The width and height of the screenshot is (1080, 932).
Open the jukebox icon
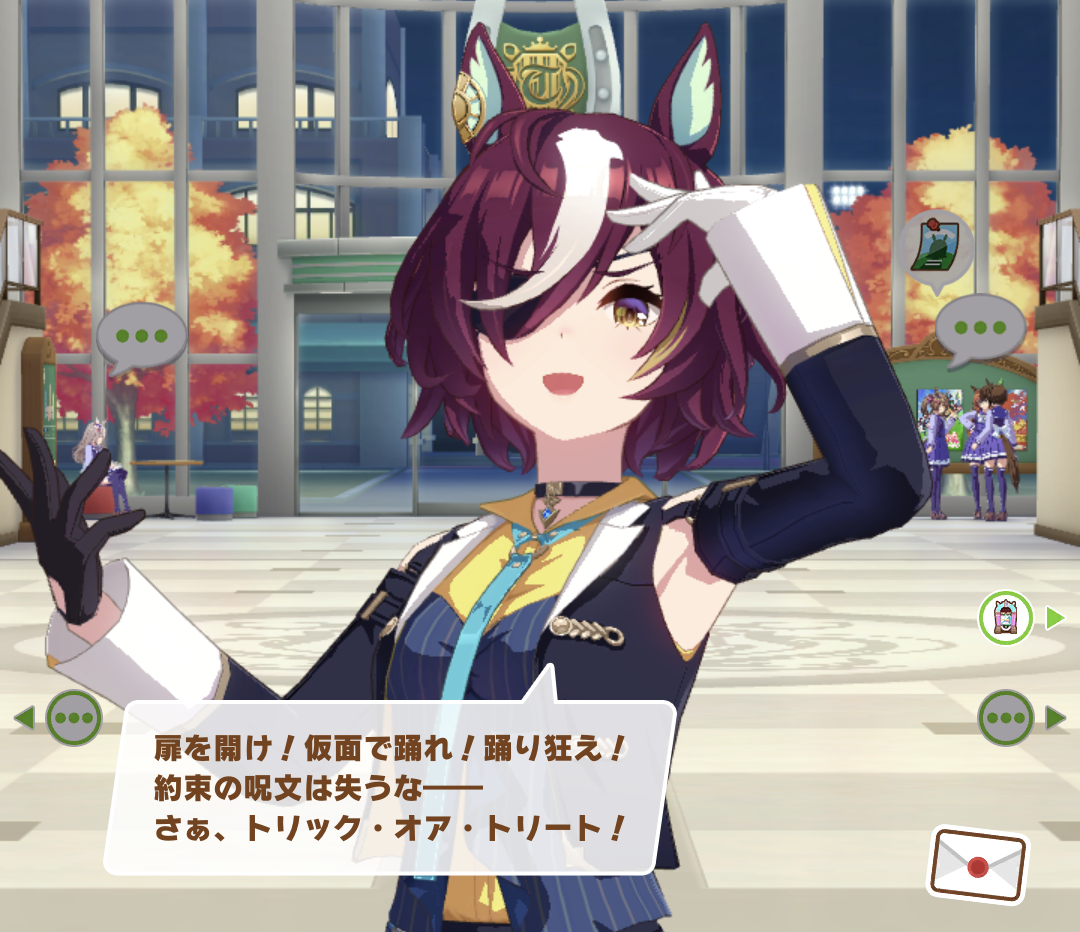[1005, 618]
